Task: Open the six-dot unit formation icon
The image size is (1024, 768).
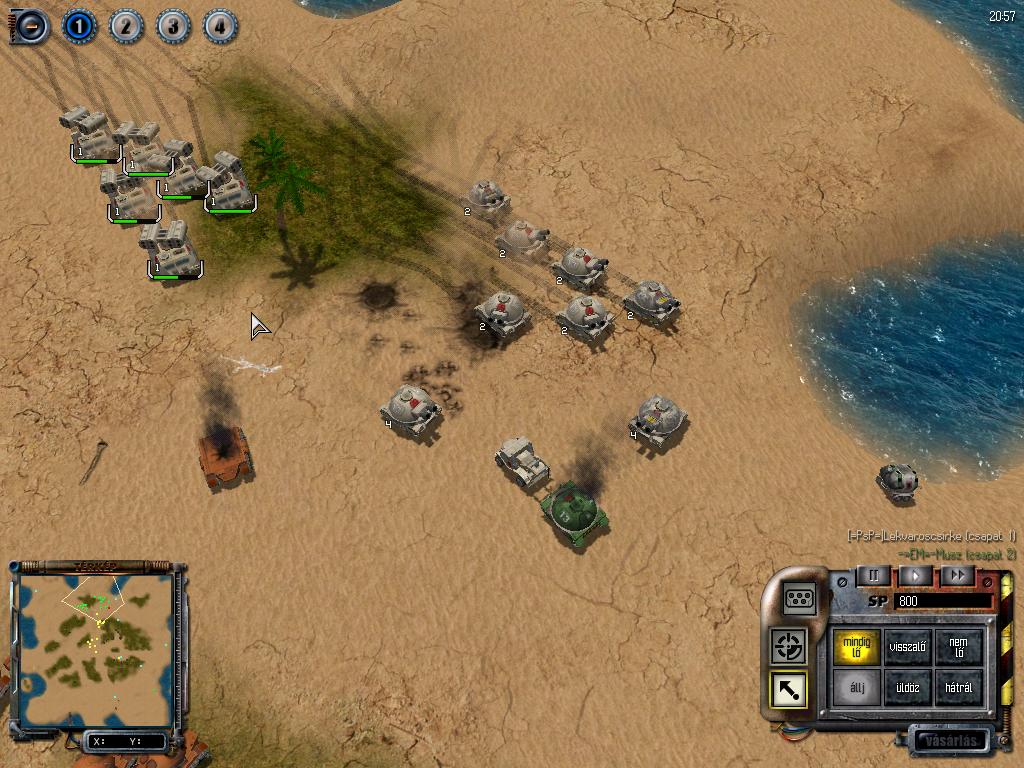Action: pos(801,597)
